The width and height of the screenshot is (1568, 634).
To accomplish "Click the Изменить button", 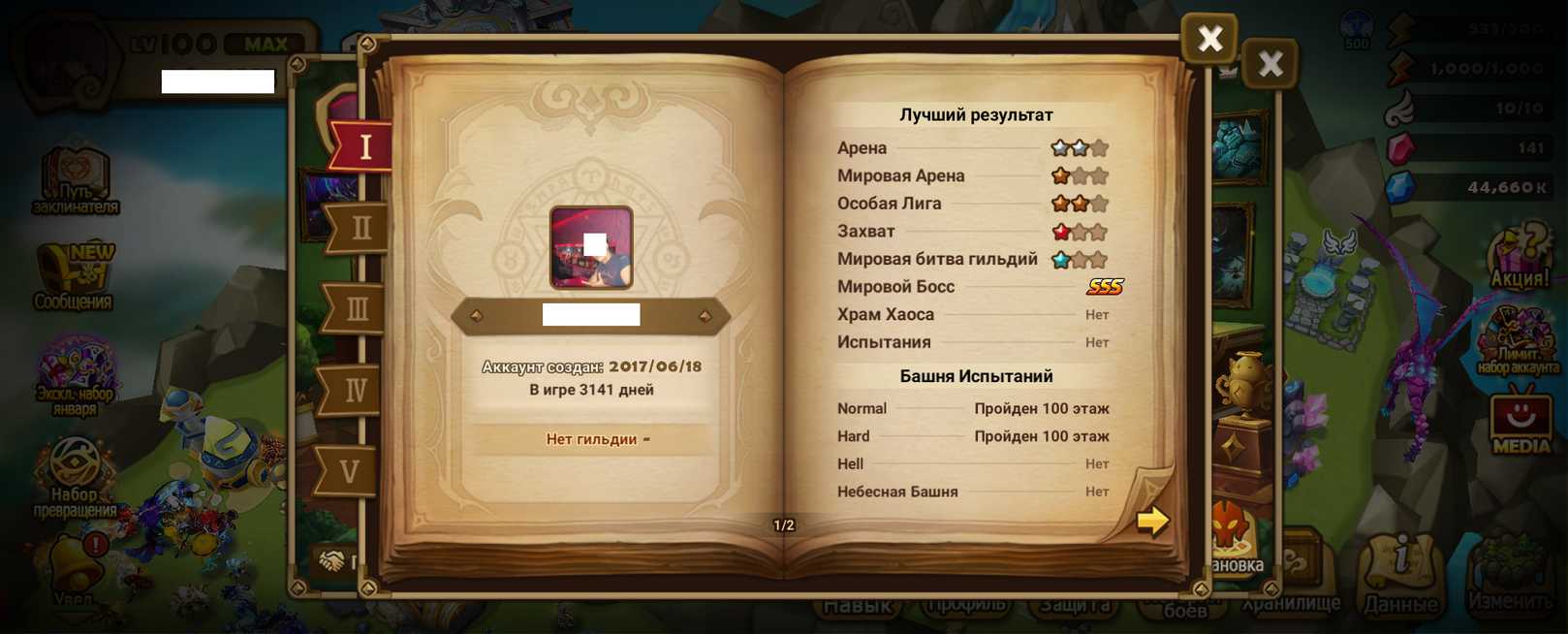I will pos(1510,577).
